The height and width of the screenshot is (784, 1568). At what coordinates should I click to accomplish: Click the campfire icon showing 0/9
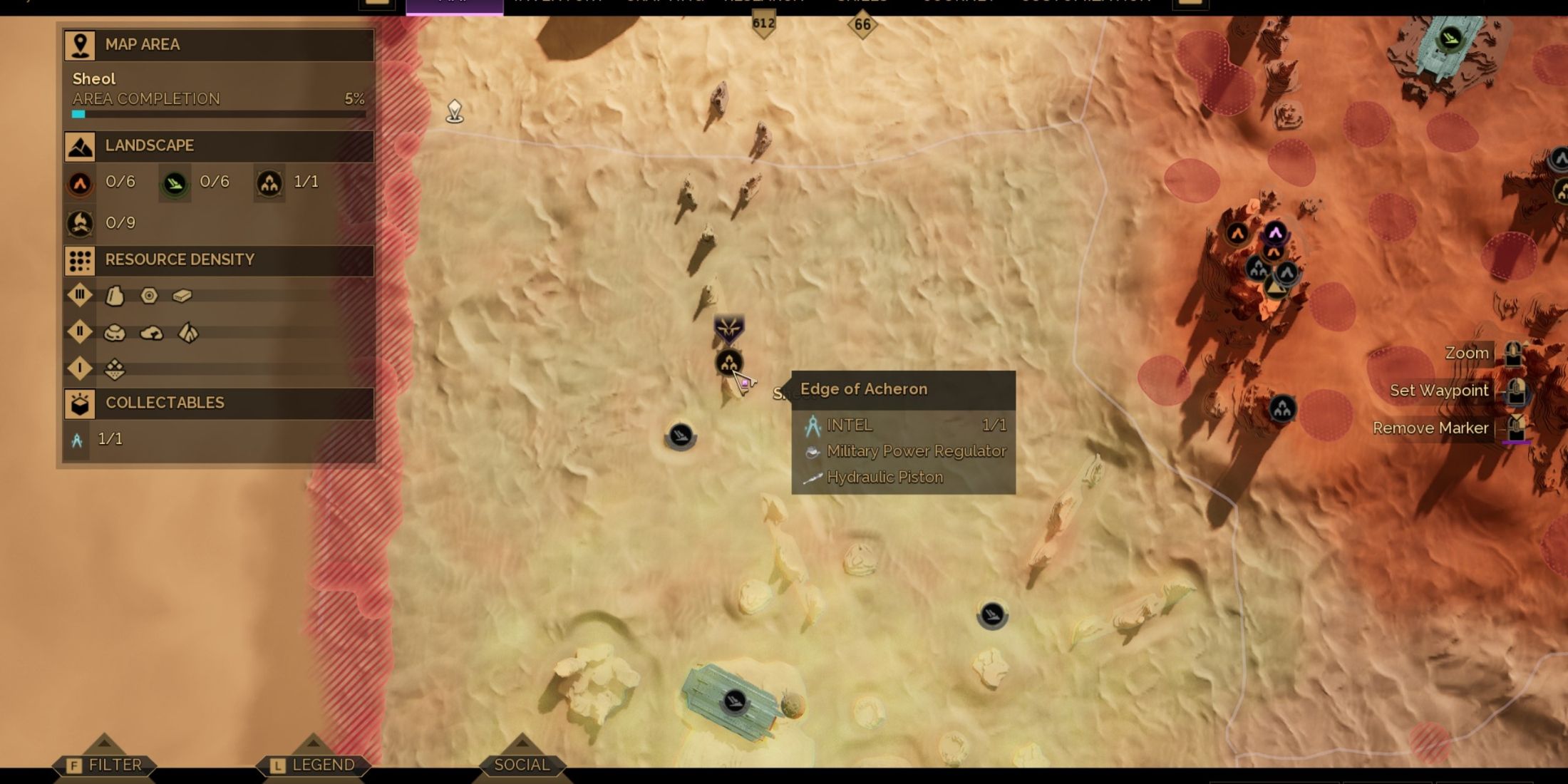pos(80,224)
